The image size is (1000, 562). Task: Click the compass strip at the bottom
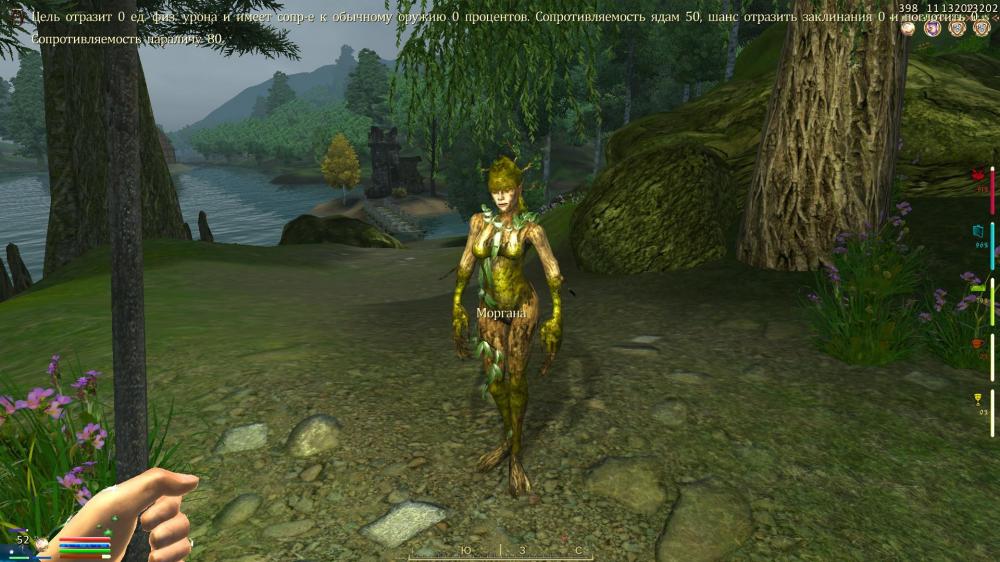pyautogui.click(x=500, y=551)
